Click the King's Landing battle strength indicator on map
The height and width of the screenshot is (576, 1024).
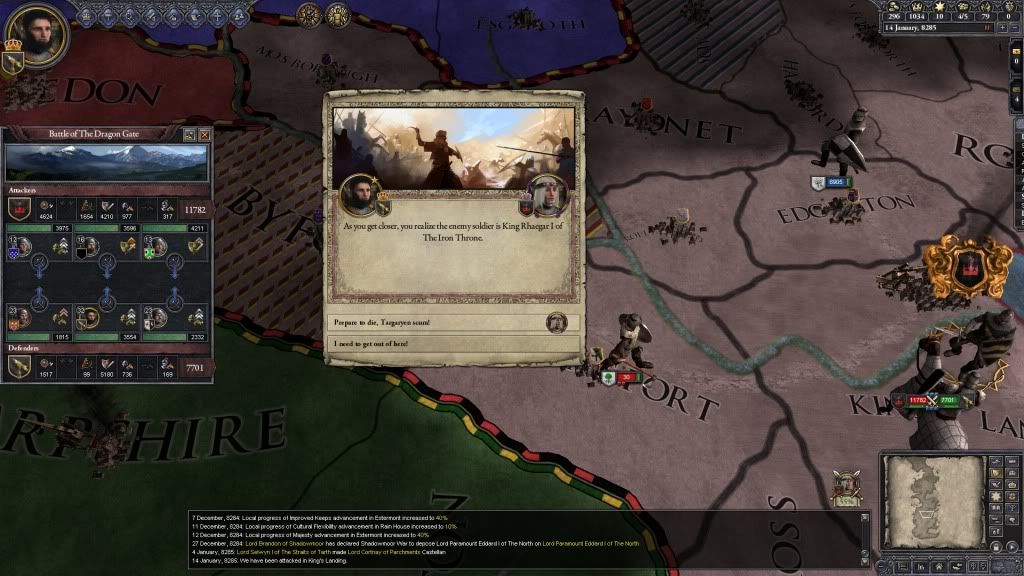(930, 401)
